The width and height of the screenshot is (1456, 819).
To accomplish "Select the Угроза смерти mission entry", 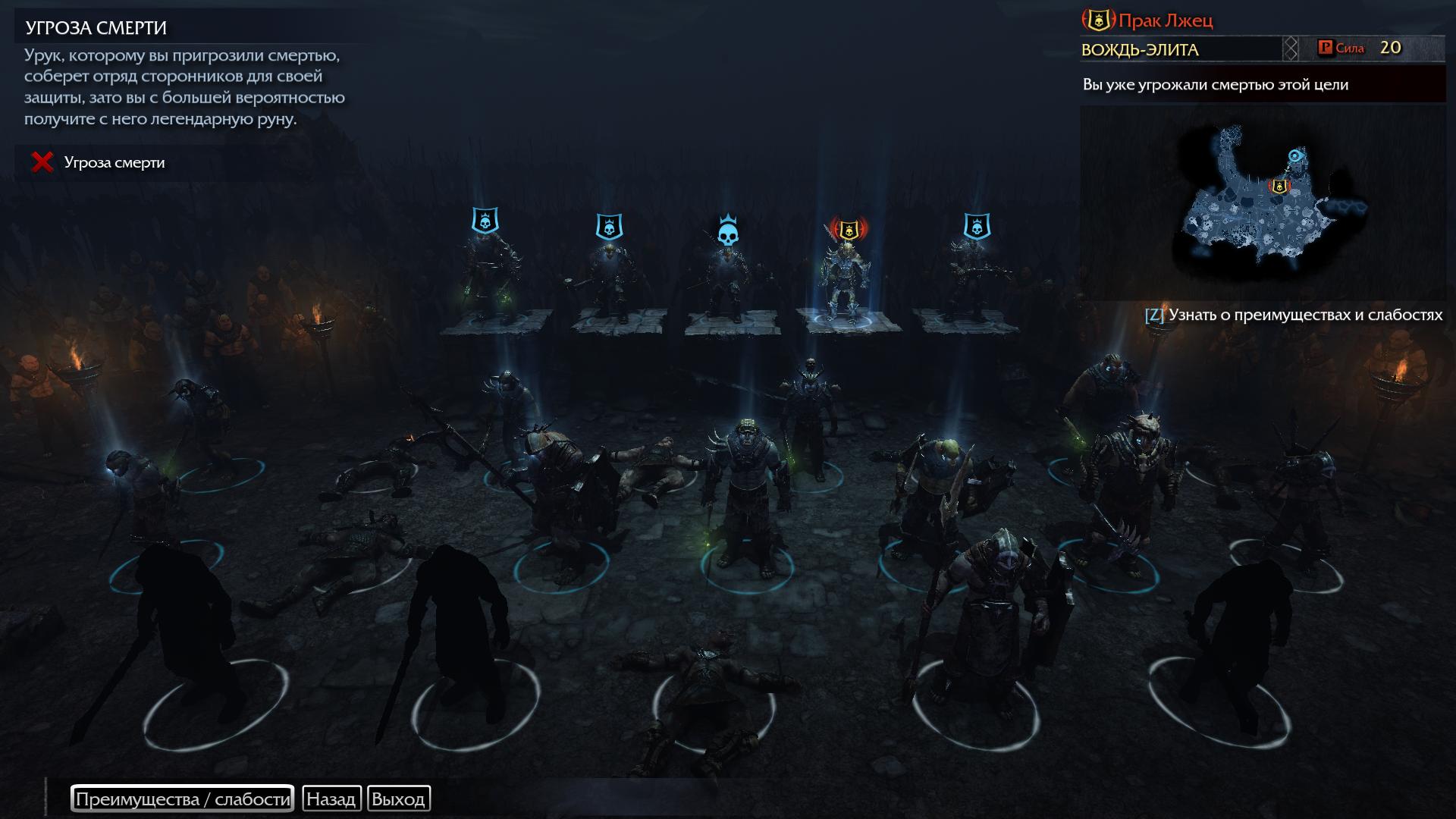I will click(114, 162).
